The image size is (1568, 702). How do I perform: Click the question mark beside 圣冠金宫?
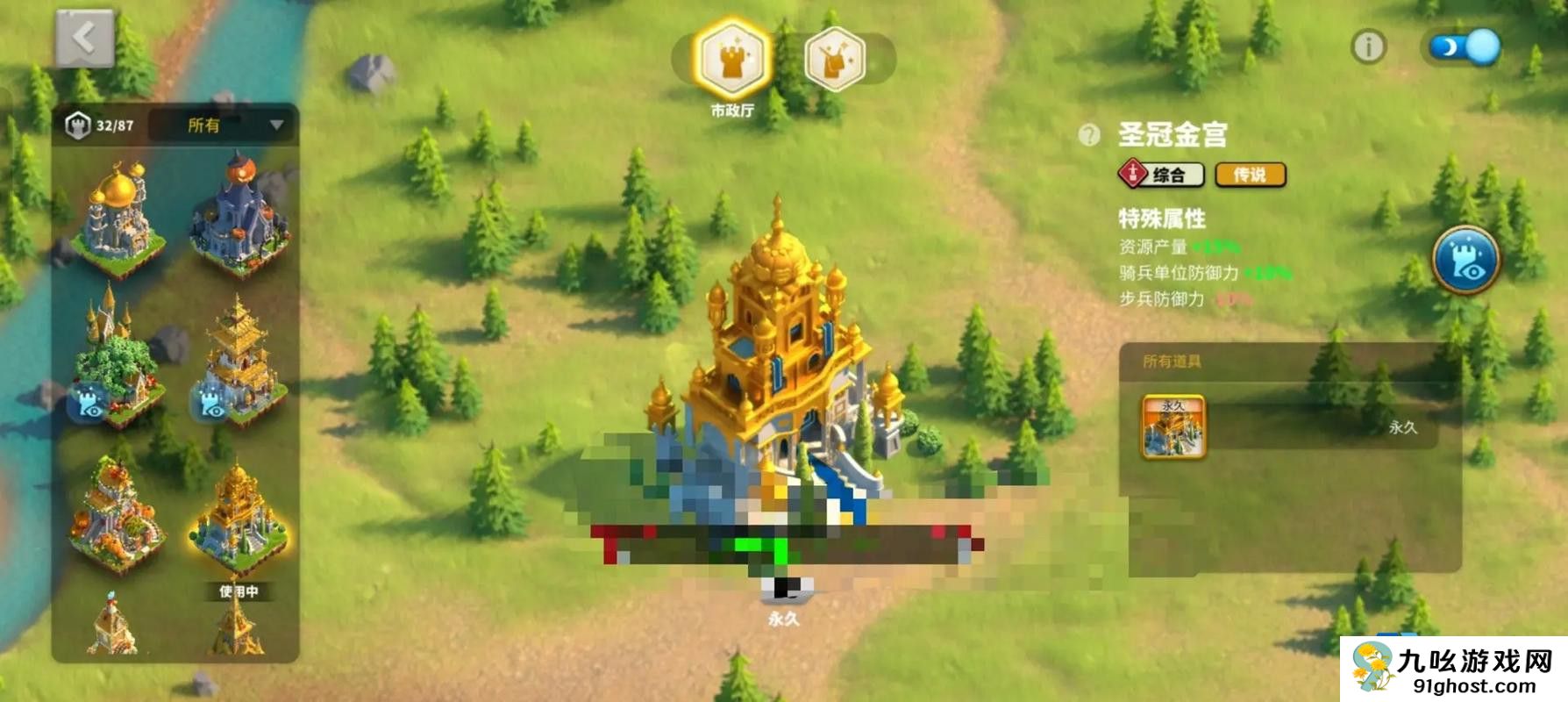pyautogui.click(x=1088, y=135)
